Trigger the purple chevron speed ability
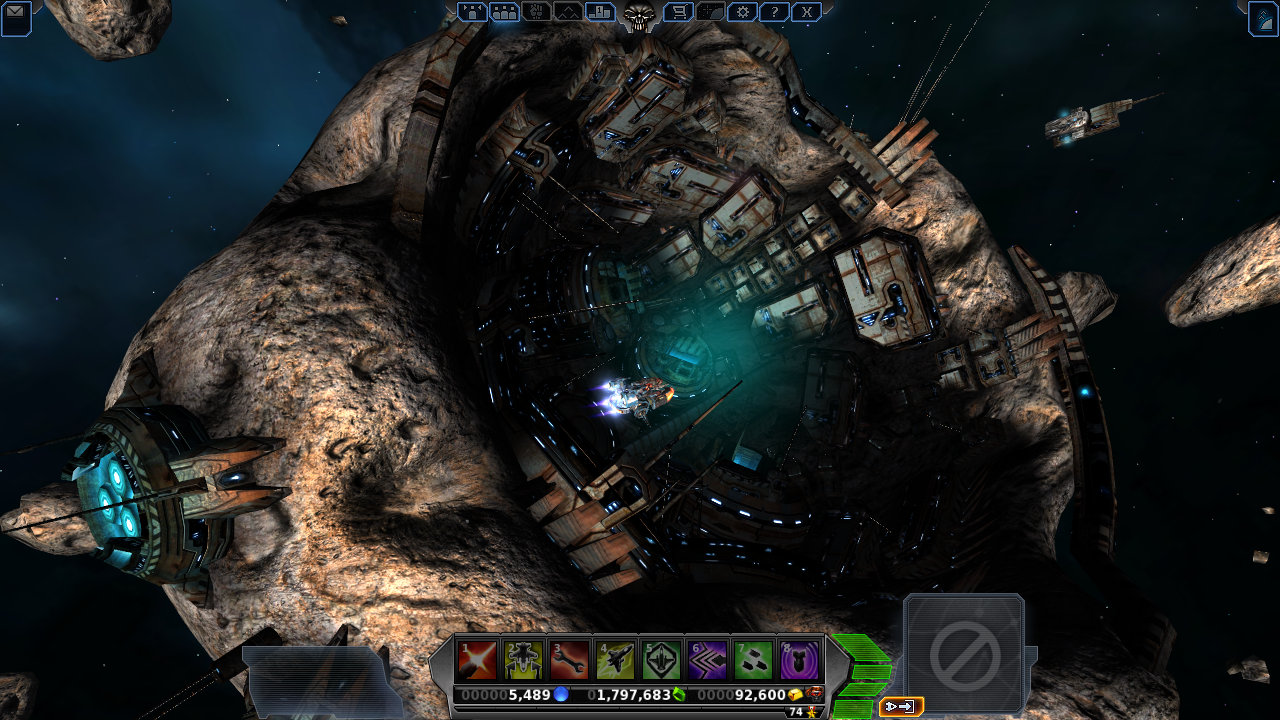This screenshot has width=1280, height=720. click(708, 660)
